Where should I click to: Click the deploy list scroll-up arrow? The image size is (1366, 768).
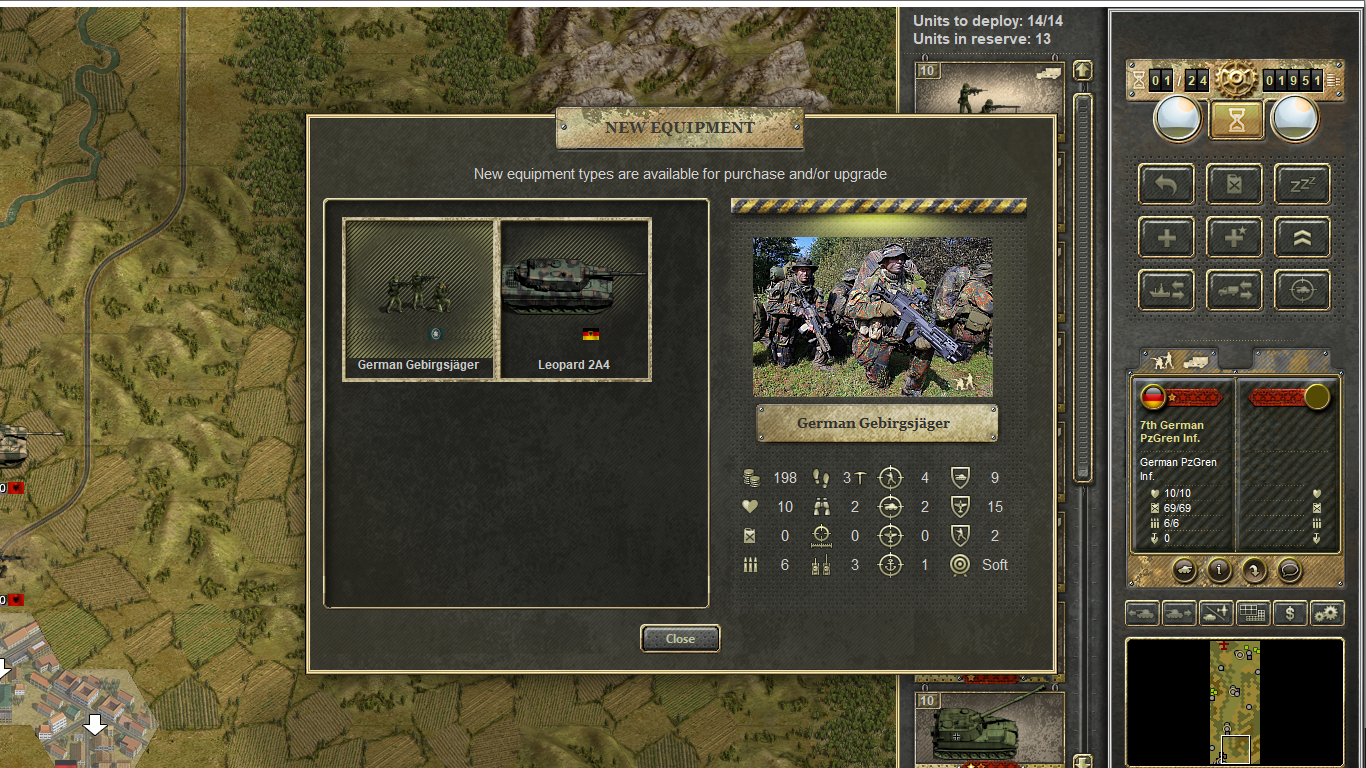click(x=1083, y=71)
